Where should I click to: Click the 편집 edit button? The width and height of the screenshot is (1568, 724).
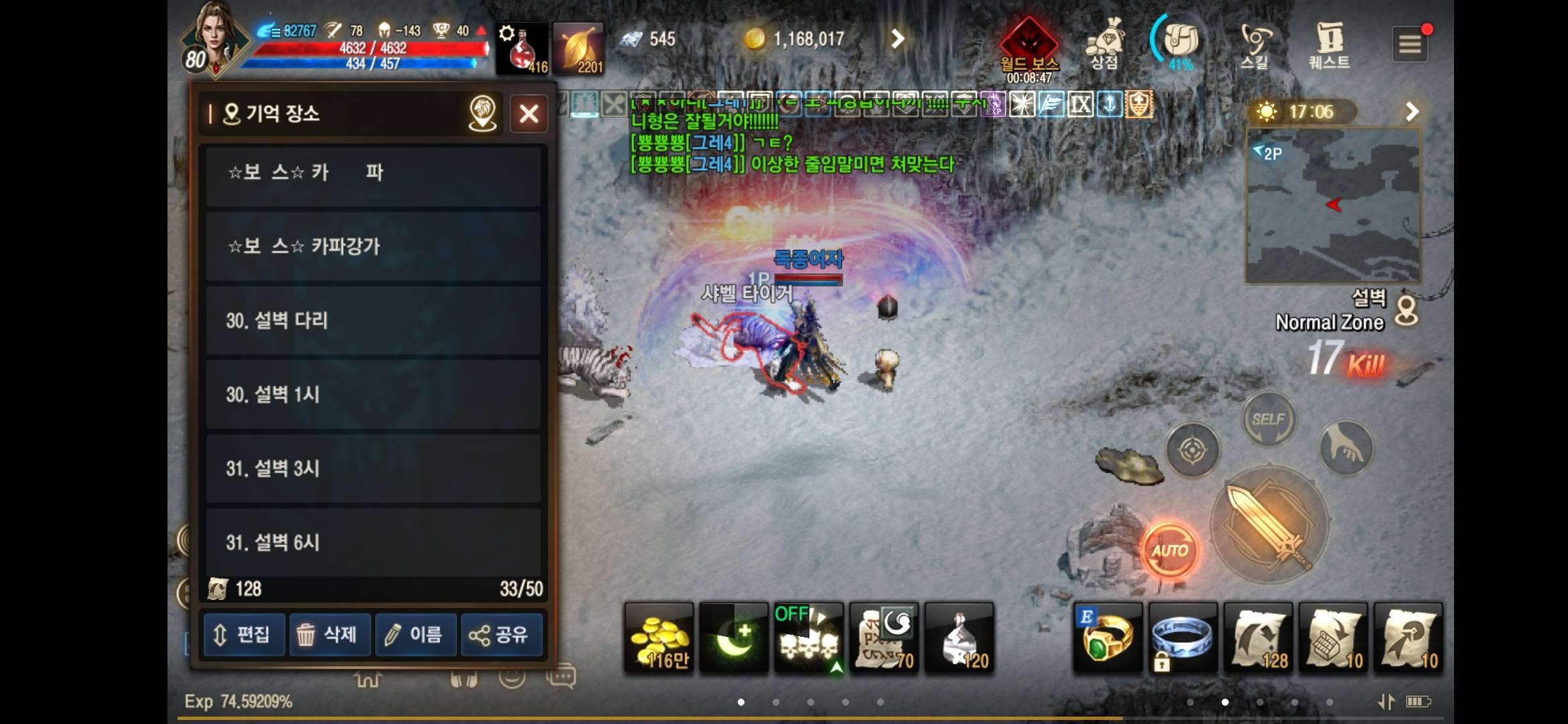[x=244, y=634]
